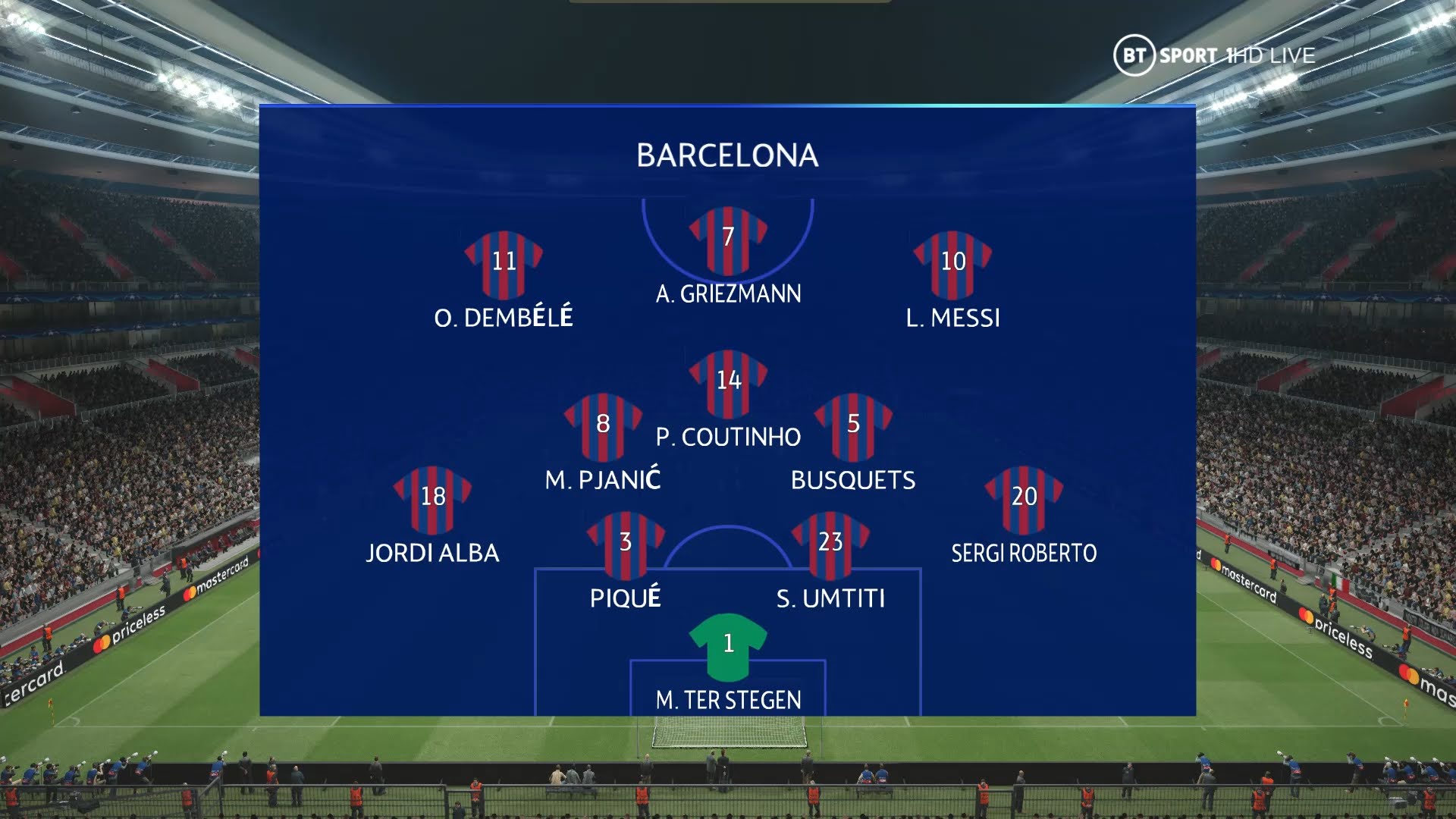
Task: Click Piqué's number 3 shirt icon
Action: click(x=626, y=542)
